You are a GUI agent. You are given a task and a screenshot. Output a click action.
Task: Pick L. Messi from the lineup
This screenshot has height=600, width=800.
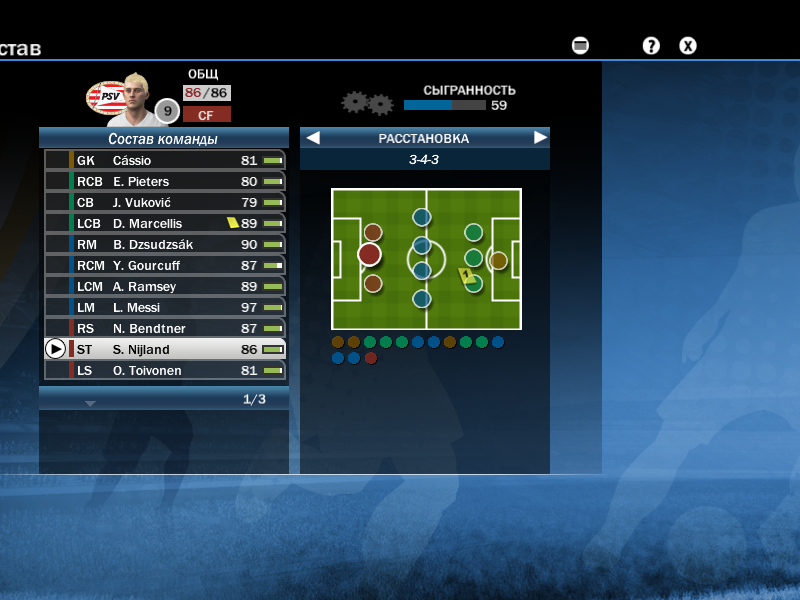[x=165, y=307]
